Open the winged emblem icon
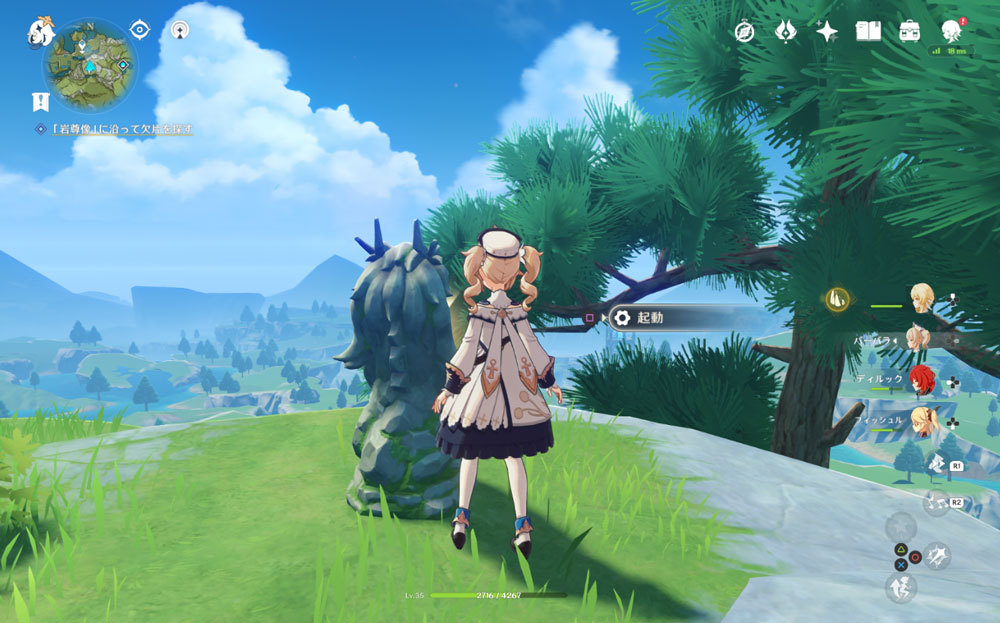Image resolution: width=1000 pixels, height=623 pixels. [x=785, y=31]
